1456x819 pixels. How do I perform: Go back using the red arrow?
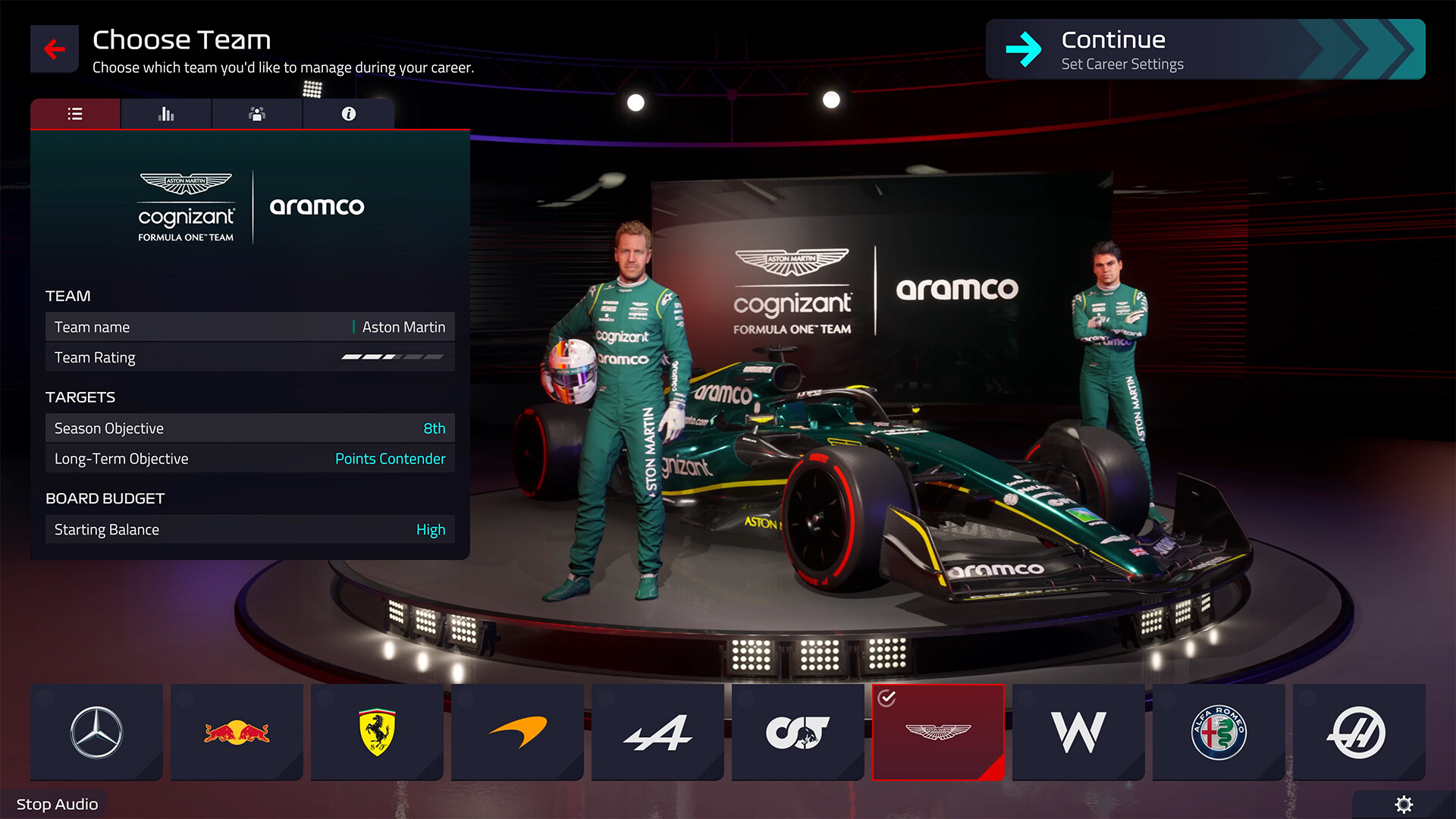pyautogui.click(x=54, y=49)
